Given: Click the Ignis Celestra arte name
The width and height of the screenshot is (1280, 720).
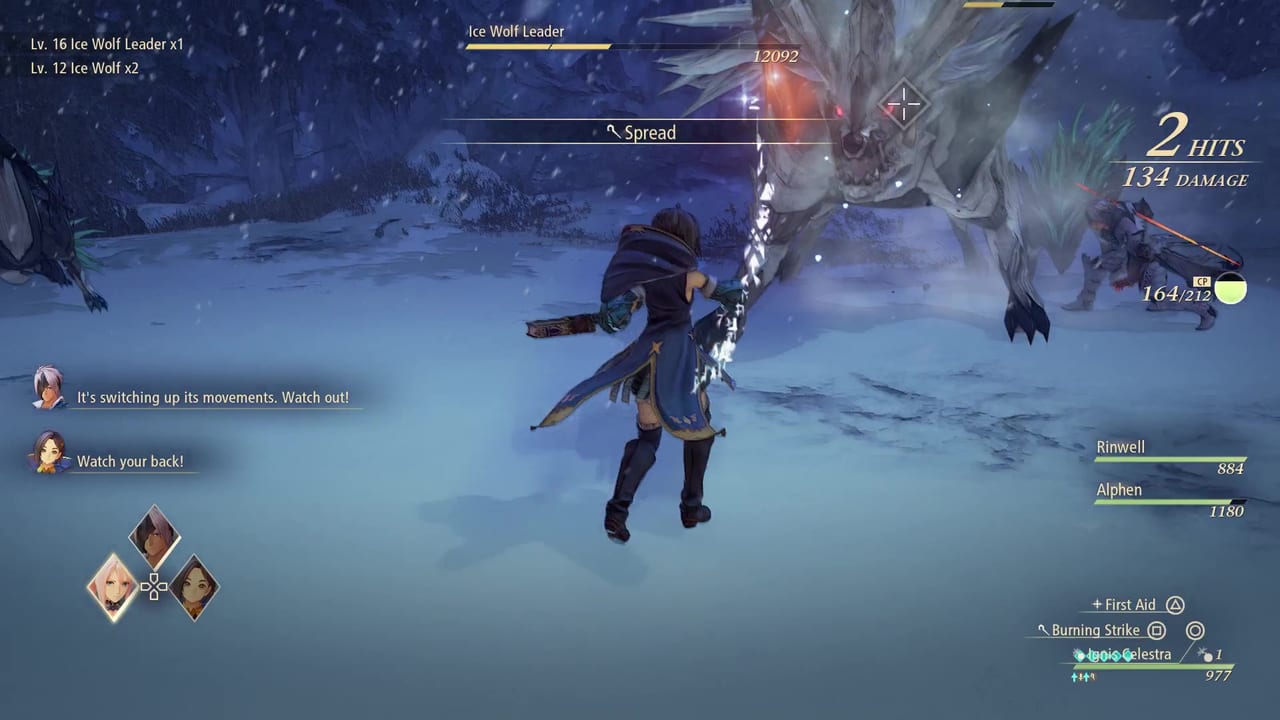Looking at the screenshot, I should 1131,654.
